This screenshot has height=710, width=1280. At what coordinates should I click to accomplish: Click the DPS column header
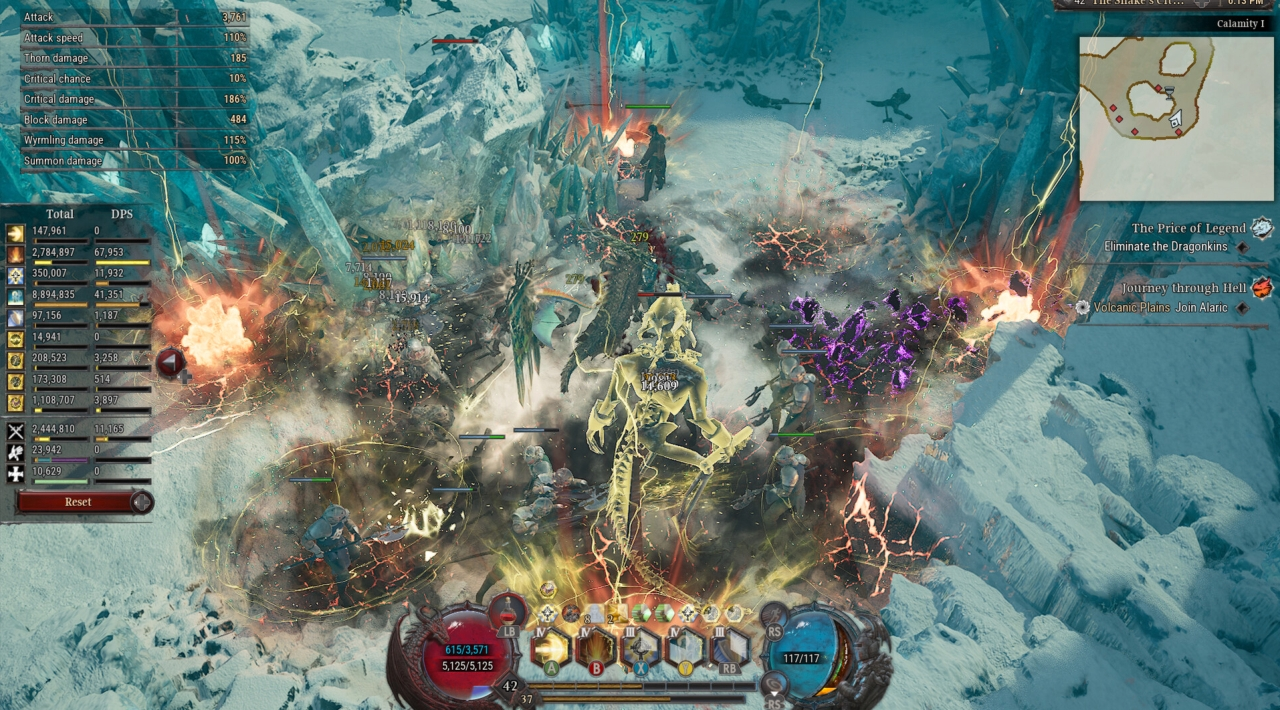coord(121,214)
